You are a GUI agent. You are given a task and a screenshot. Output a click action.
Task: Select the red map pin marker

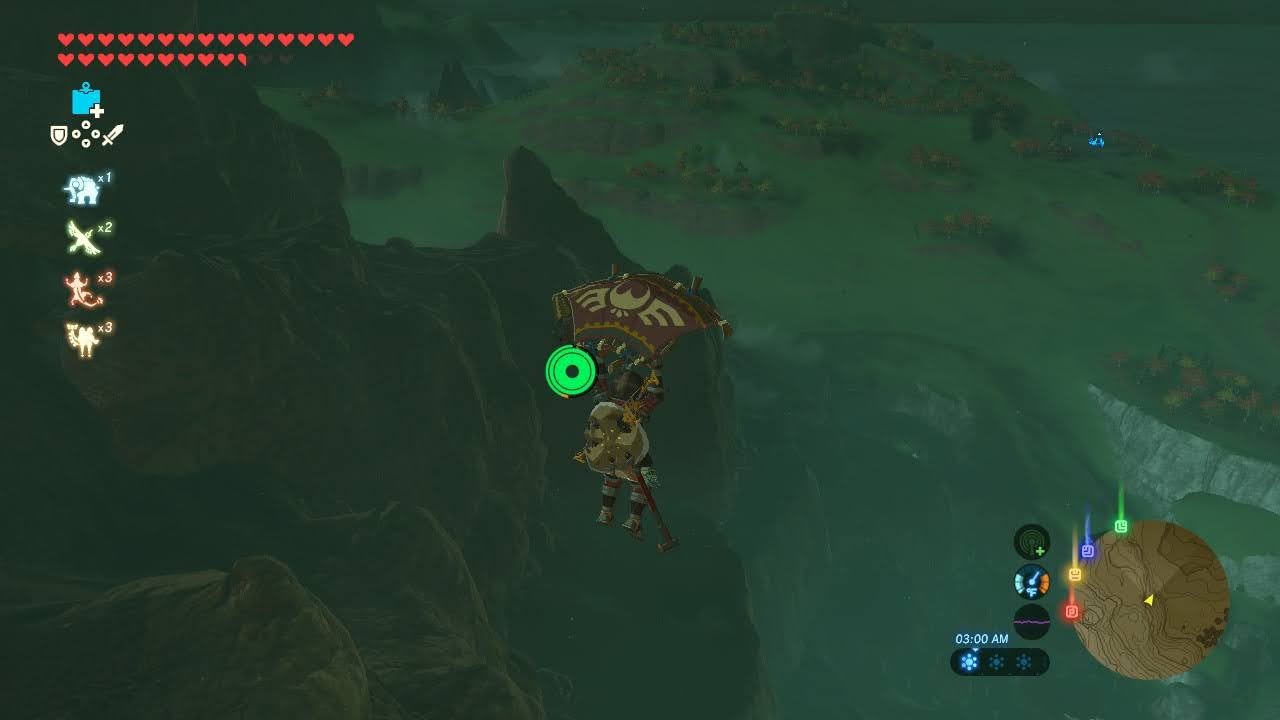click(1072, 611)
